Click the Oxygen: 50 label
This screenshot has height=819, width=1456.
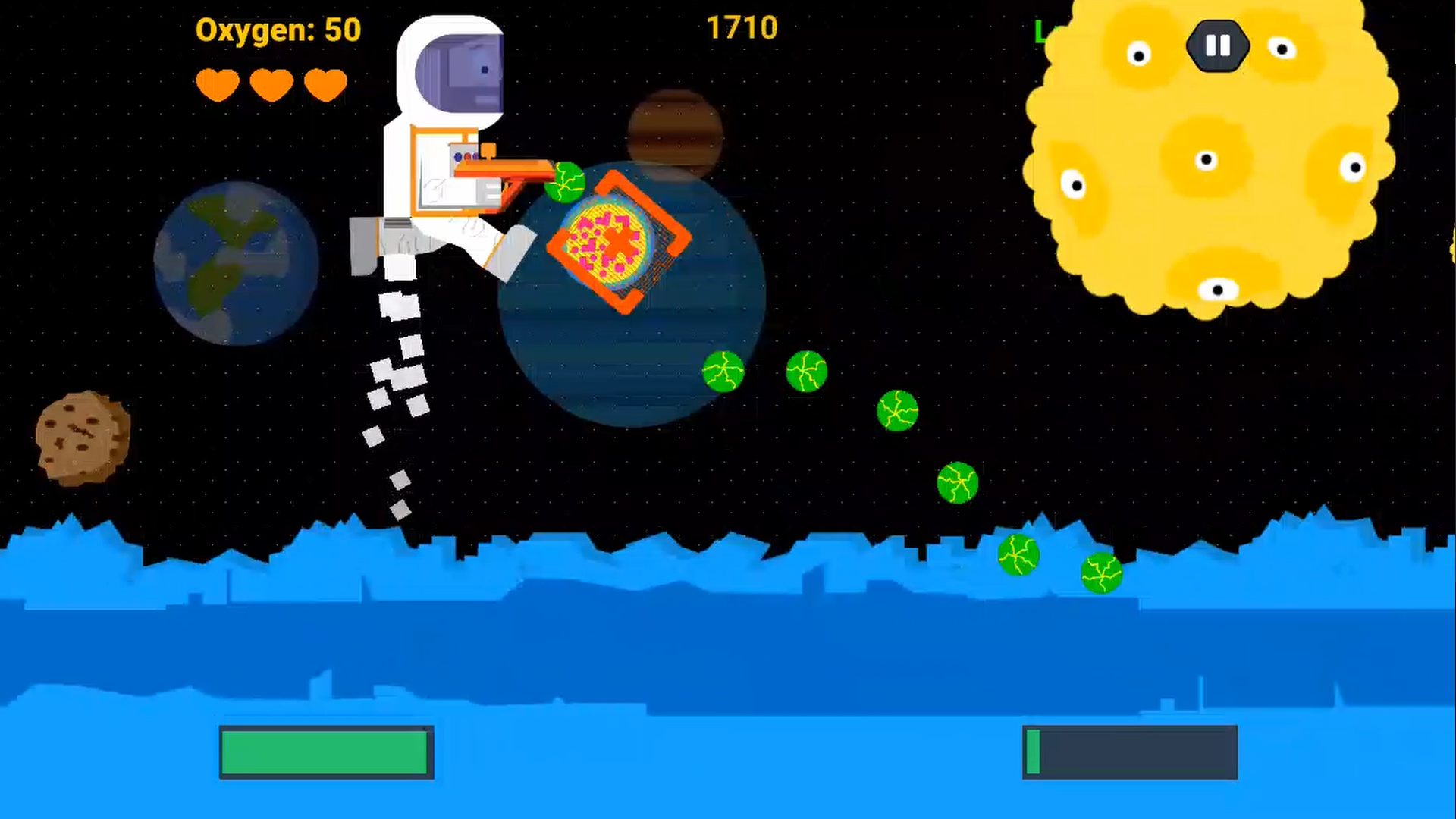pyautogui.click(x=278, y=30)
